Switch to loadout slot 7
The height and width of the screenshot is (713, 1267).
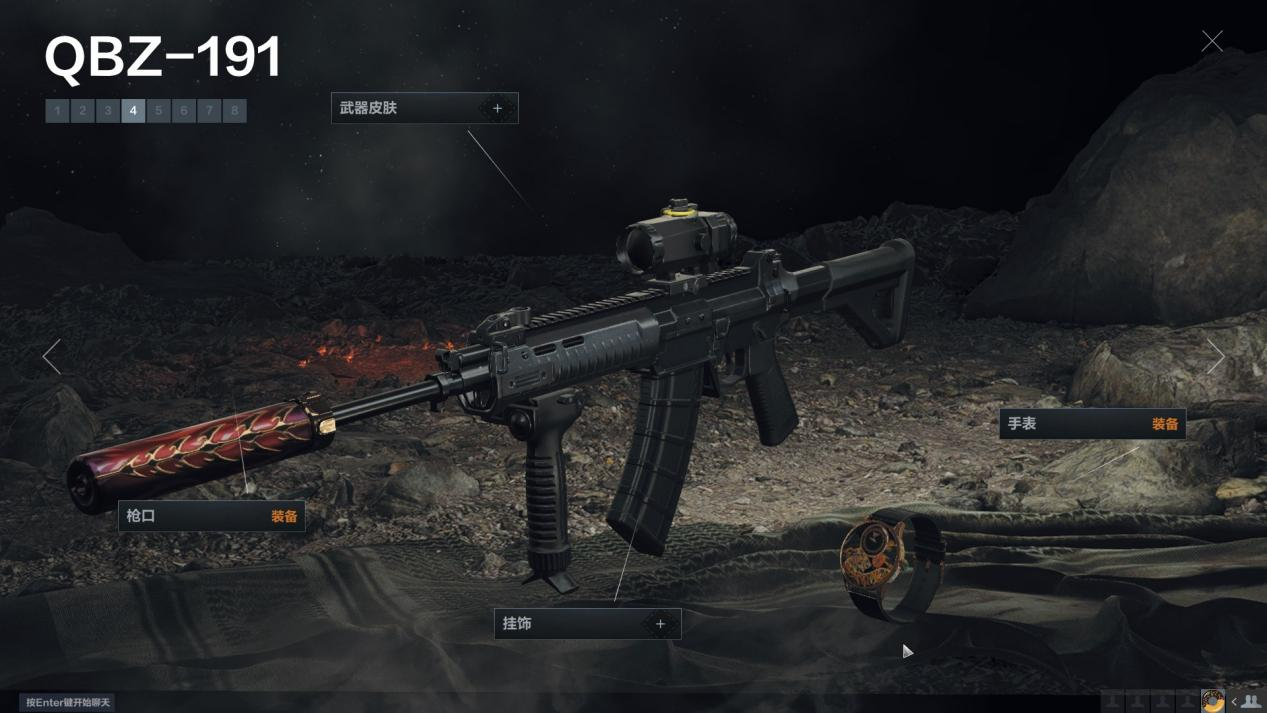click(x=209, y=111)
